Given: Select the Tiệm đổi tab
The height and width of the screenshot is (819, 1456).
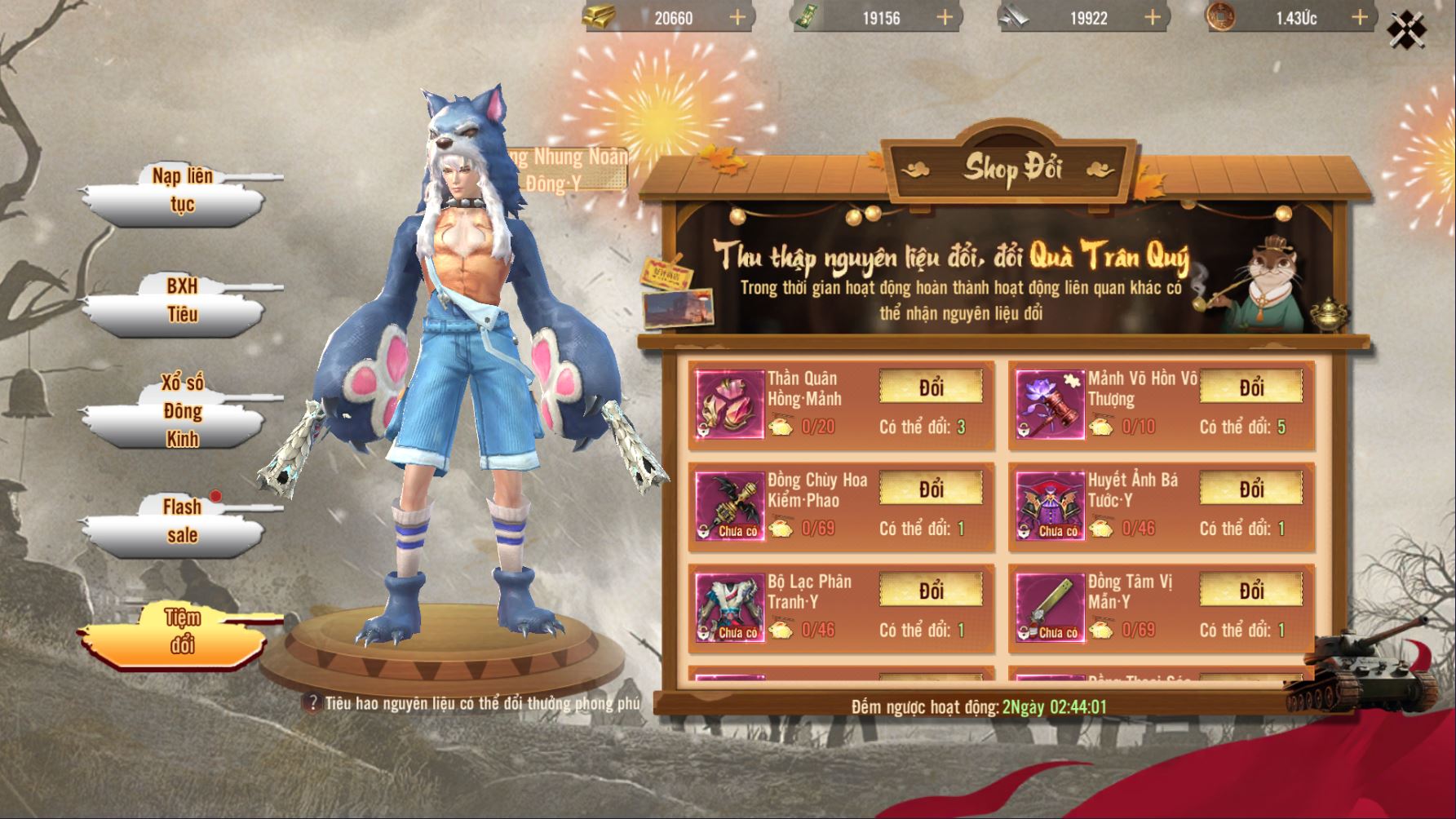Looking at the screenshot, I should pos(181,631).
